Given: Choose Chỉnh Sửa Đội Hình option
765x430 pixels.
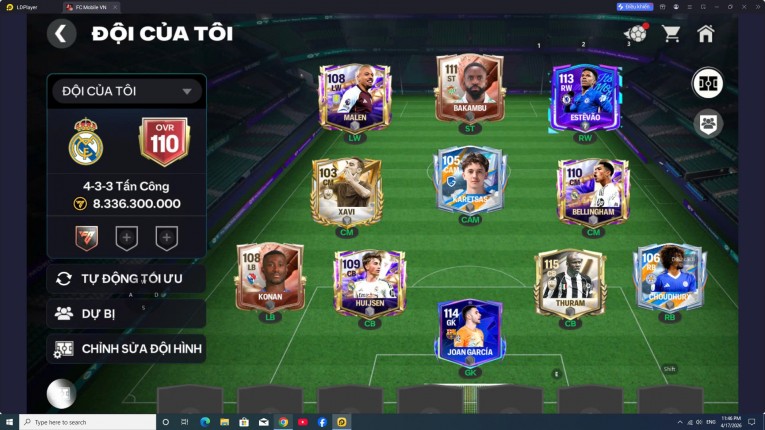Looking at the screenshot, I should [126, 348].
